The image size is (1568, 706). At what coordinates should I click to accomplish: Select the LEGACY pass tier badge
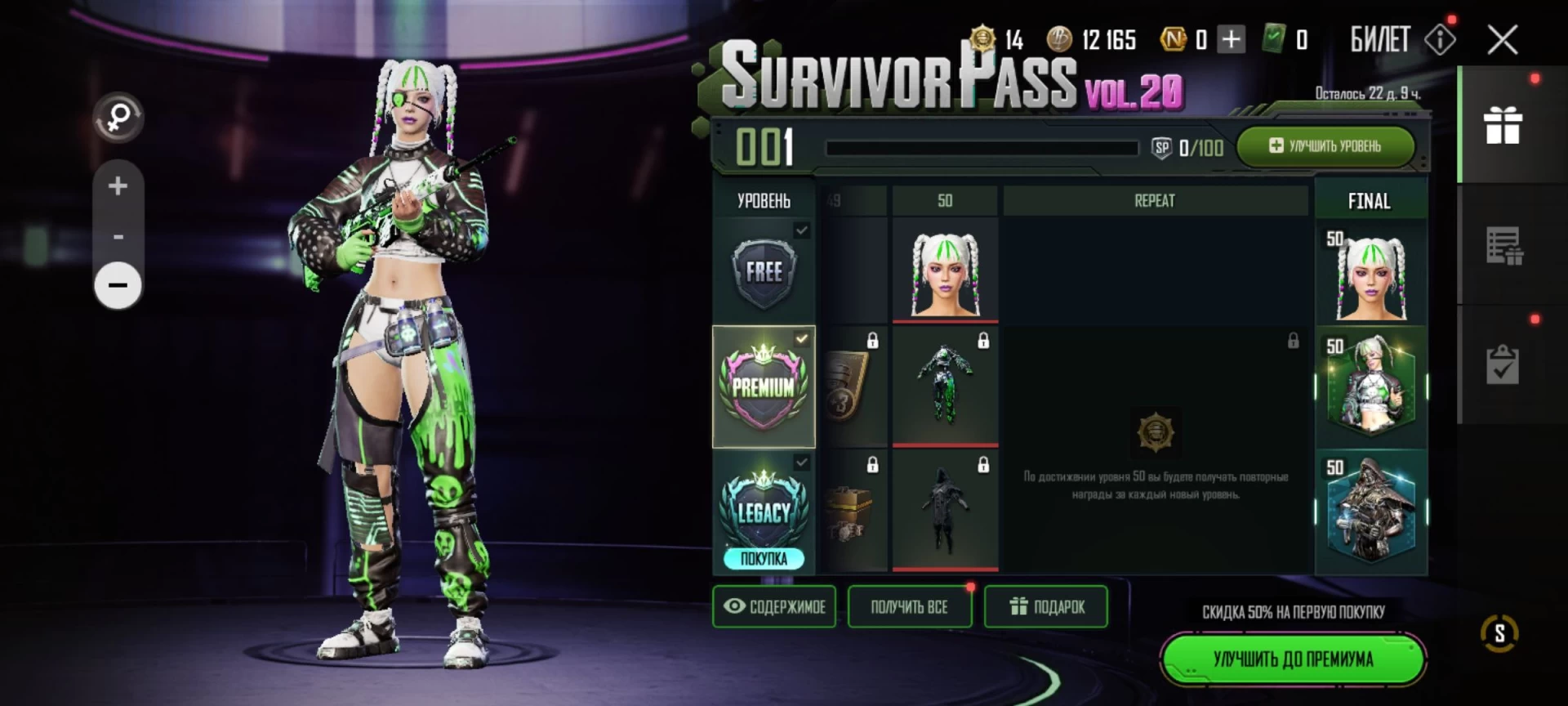tap(764, 511)
